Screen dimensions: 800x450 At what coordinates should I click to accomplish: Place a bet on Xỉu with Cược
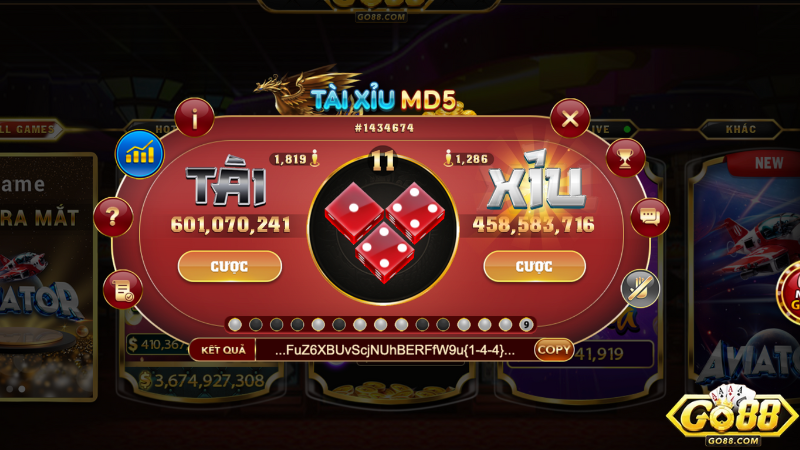[x=534, y=266]
